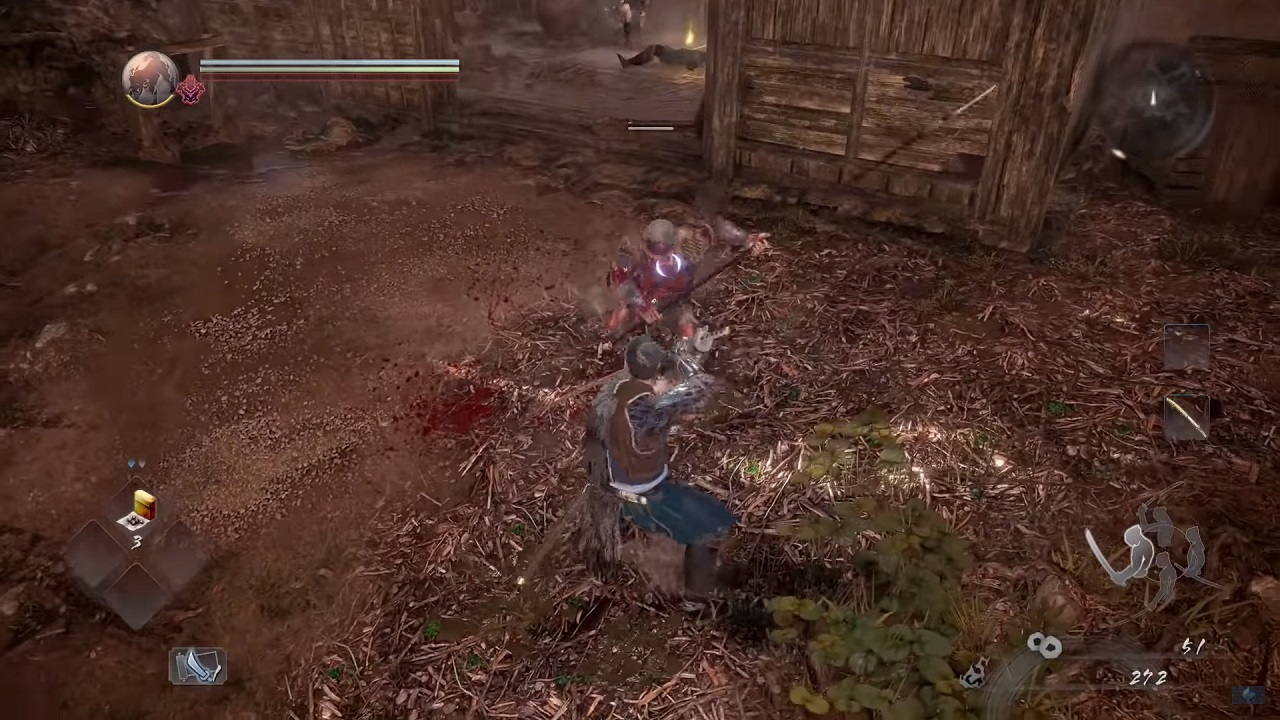Viewport: 1280px width, 720px height.
Task: Toggle the left blue anima gem above the quickslots
Action: coord(131,464)
